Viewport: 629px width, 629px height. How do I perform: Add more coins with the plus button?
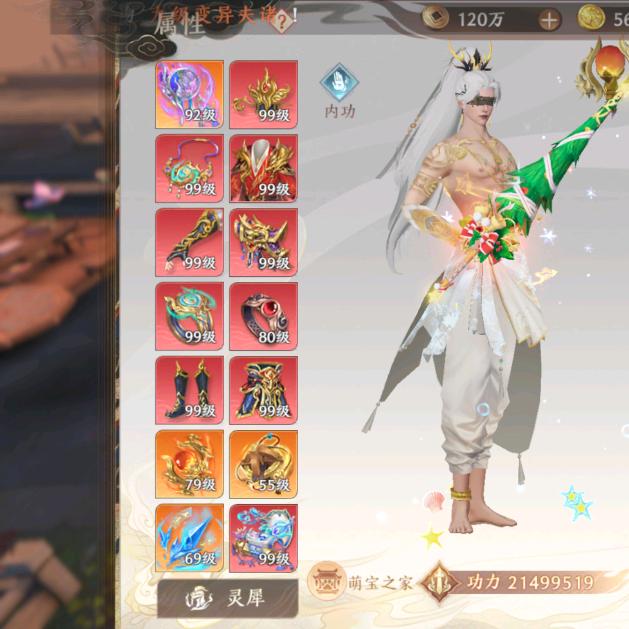point(549,19)
